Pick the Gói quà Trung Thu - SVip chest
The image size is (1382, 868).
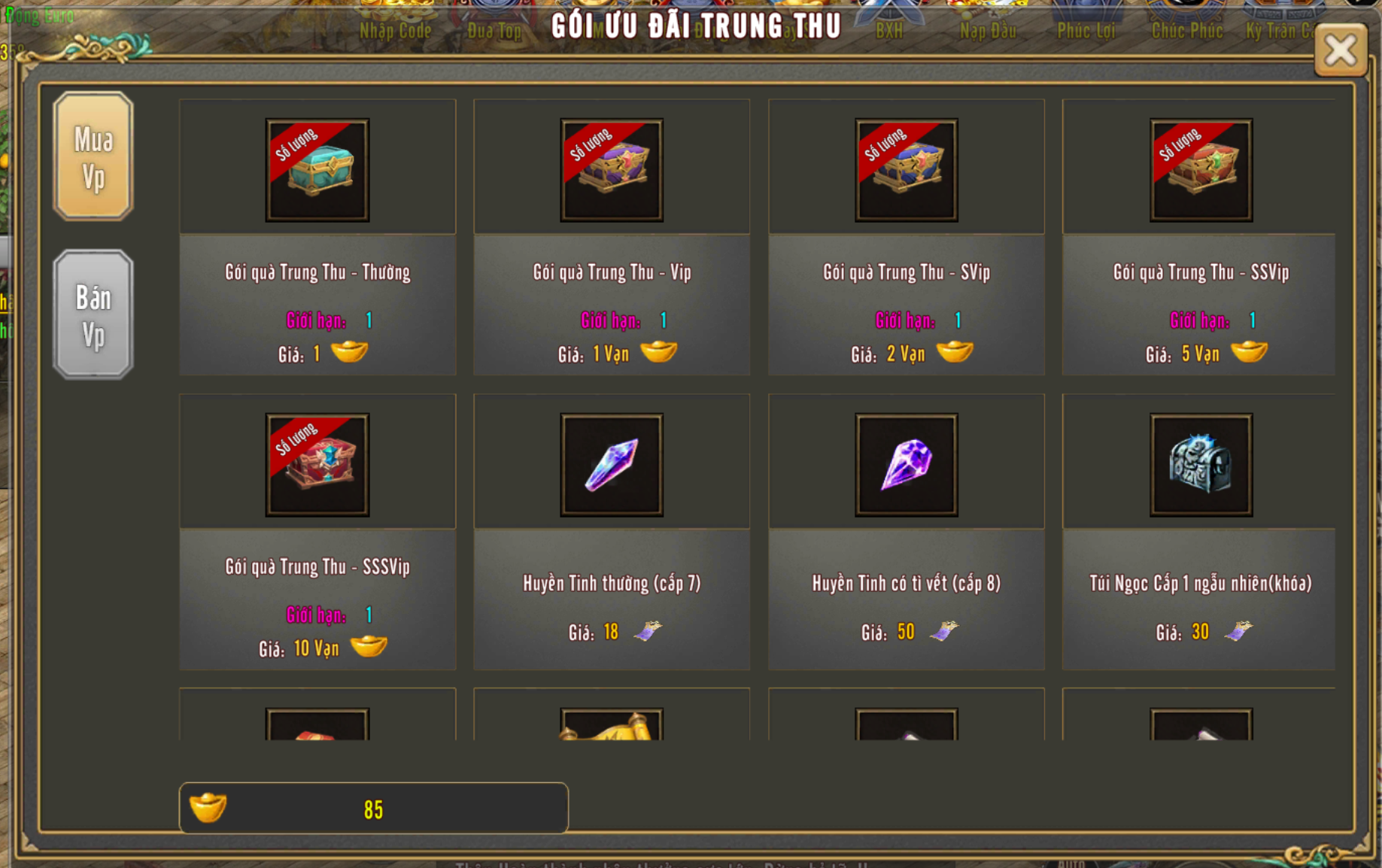(907, 170)
